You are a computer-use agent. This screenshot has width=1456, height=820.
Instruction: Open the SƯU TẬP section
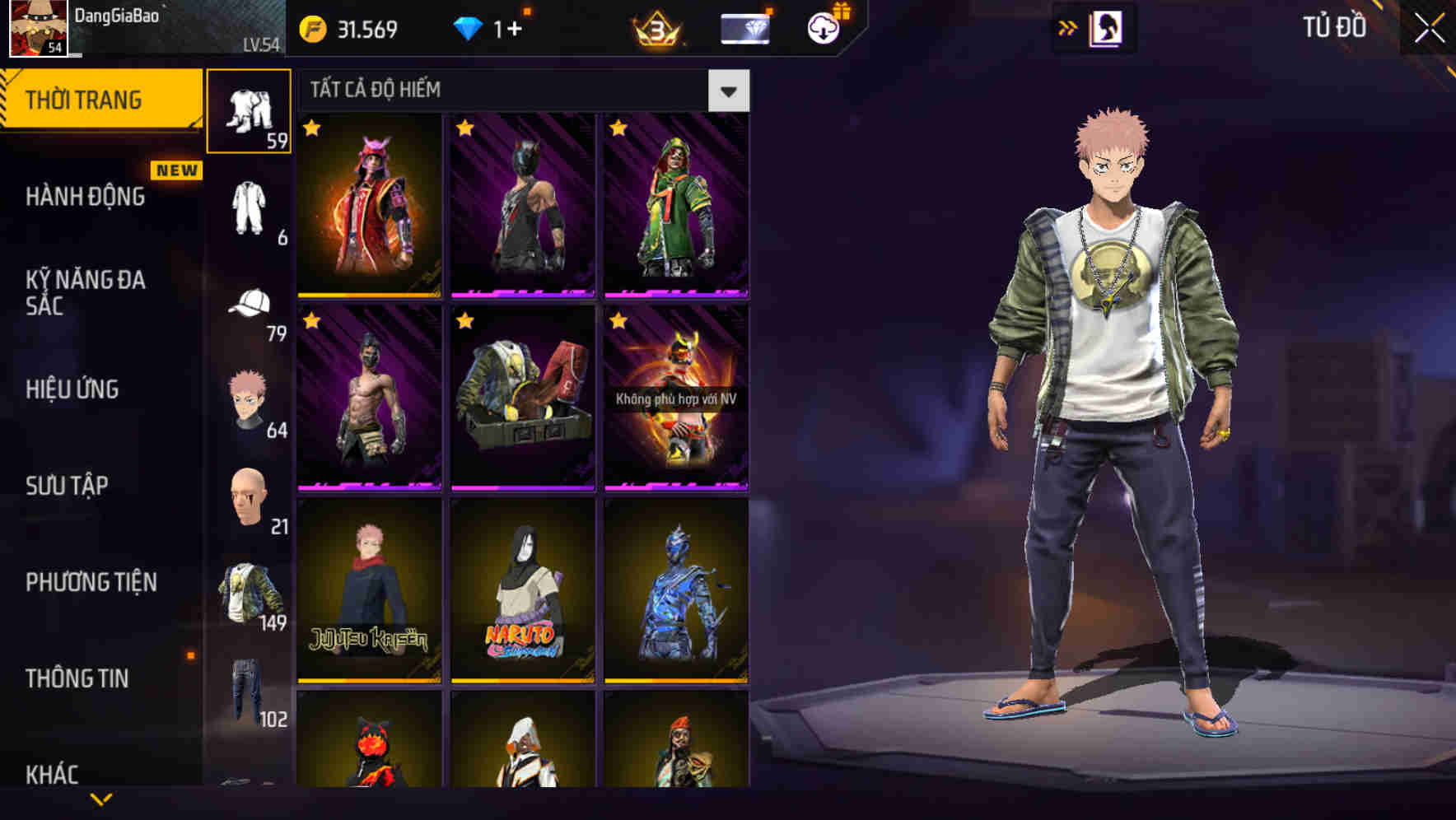point(66,486)
